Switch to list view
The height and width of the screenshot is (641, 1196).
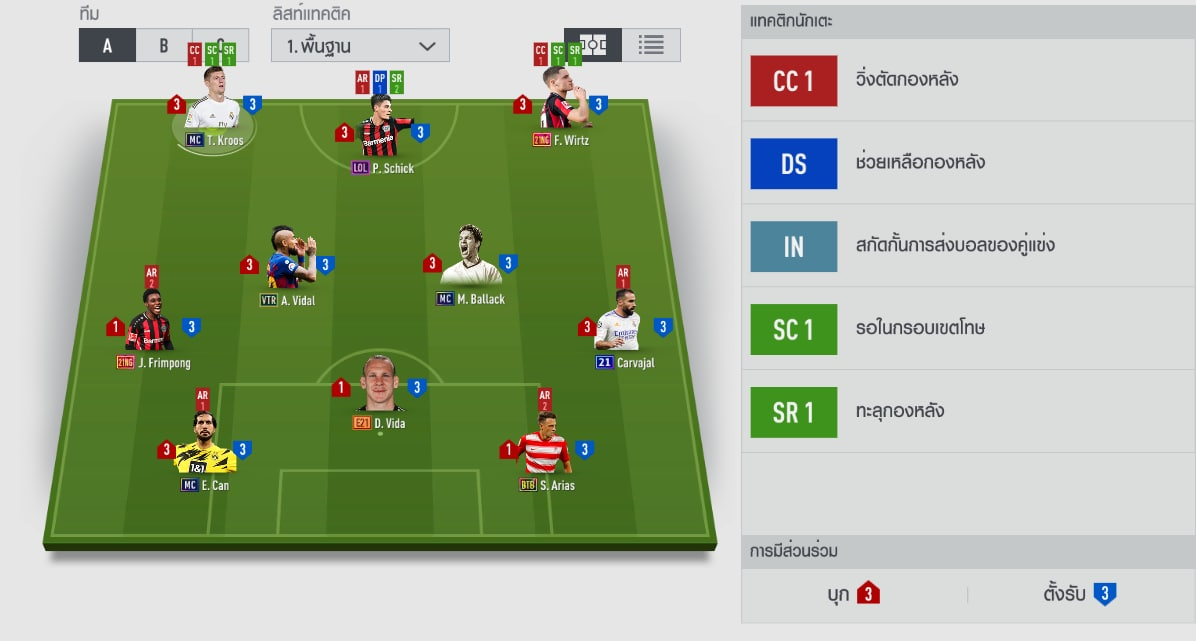651,45
